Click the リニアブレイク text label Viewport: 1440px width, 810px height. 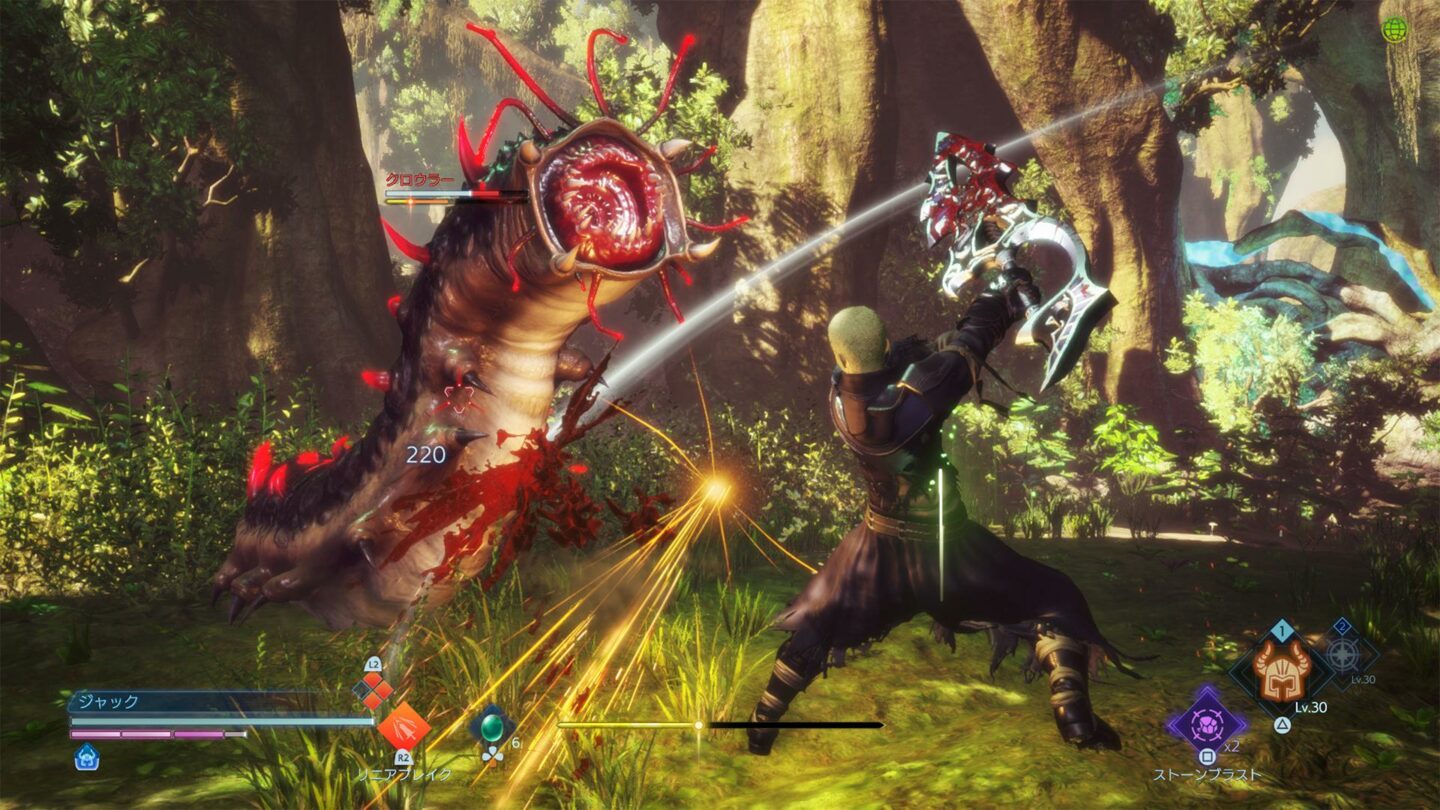pos(403,773)
